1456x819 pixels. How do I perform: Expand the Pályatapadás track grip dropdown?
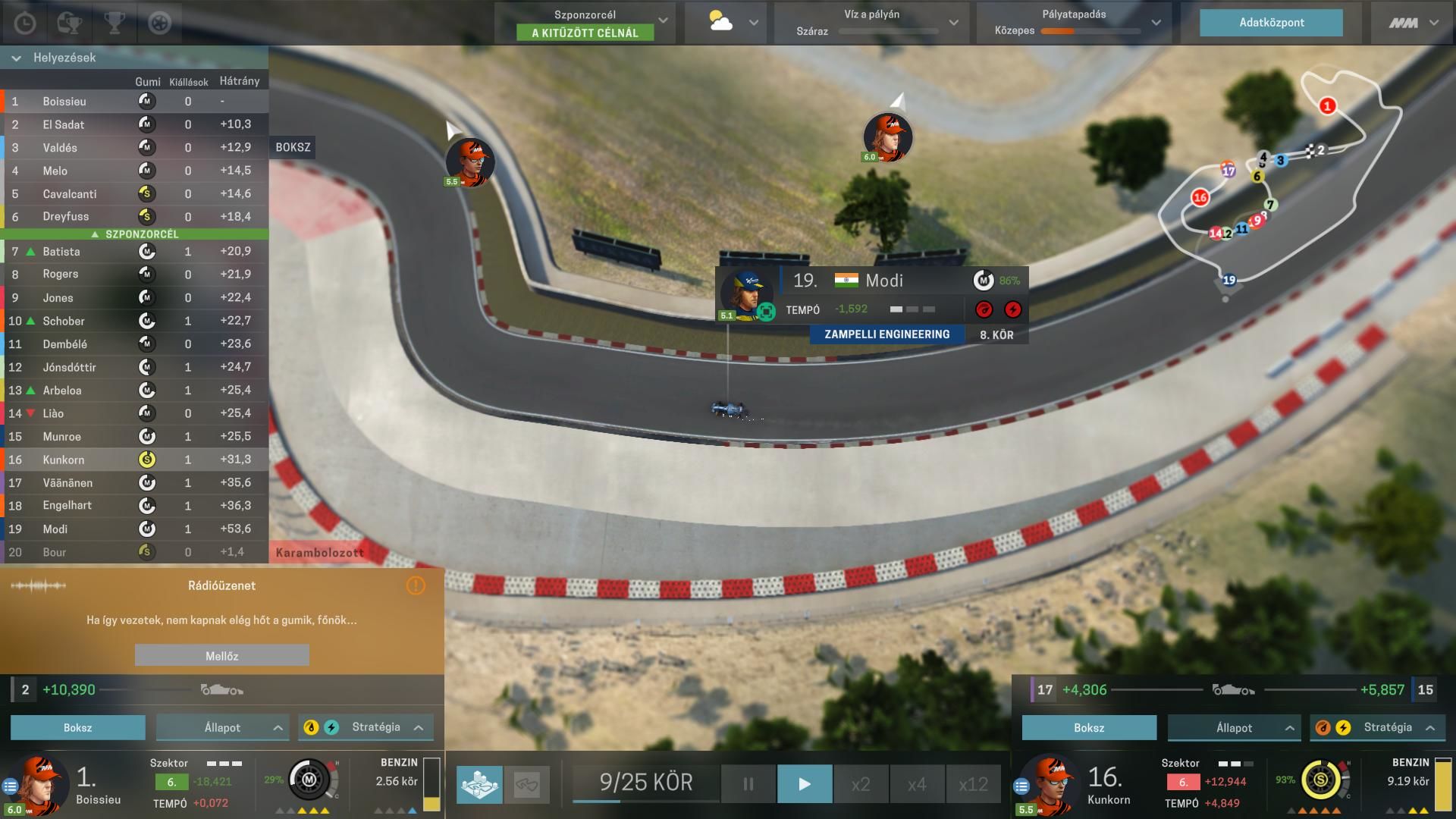(1156, 23)
